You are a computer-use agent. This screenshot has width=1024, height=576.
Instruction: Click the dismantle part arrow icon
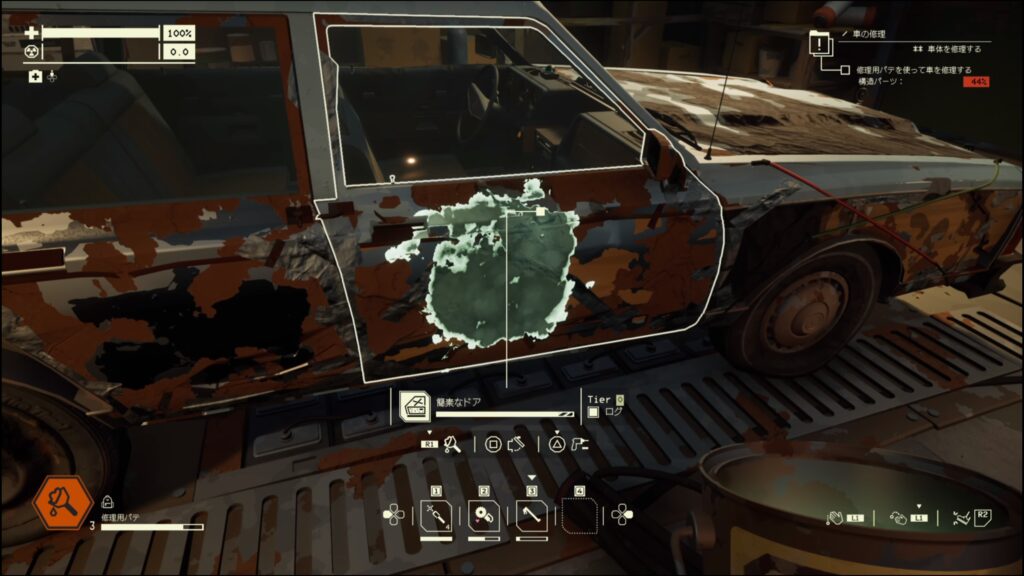coord(516,444)
